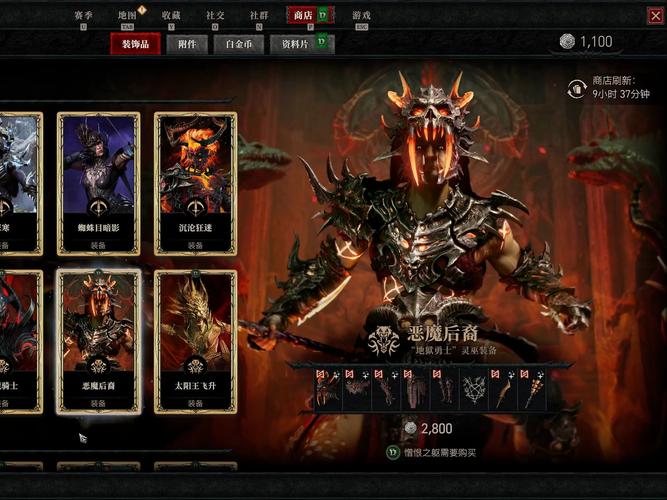The height and width of the screenshot is (500, 667).
Task: Choose the 沉沦狂迷 armor bundle card
Action: pyautogui.click(x=195, y=180)
